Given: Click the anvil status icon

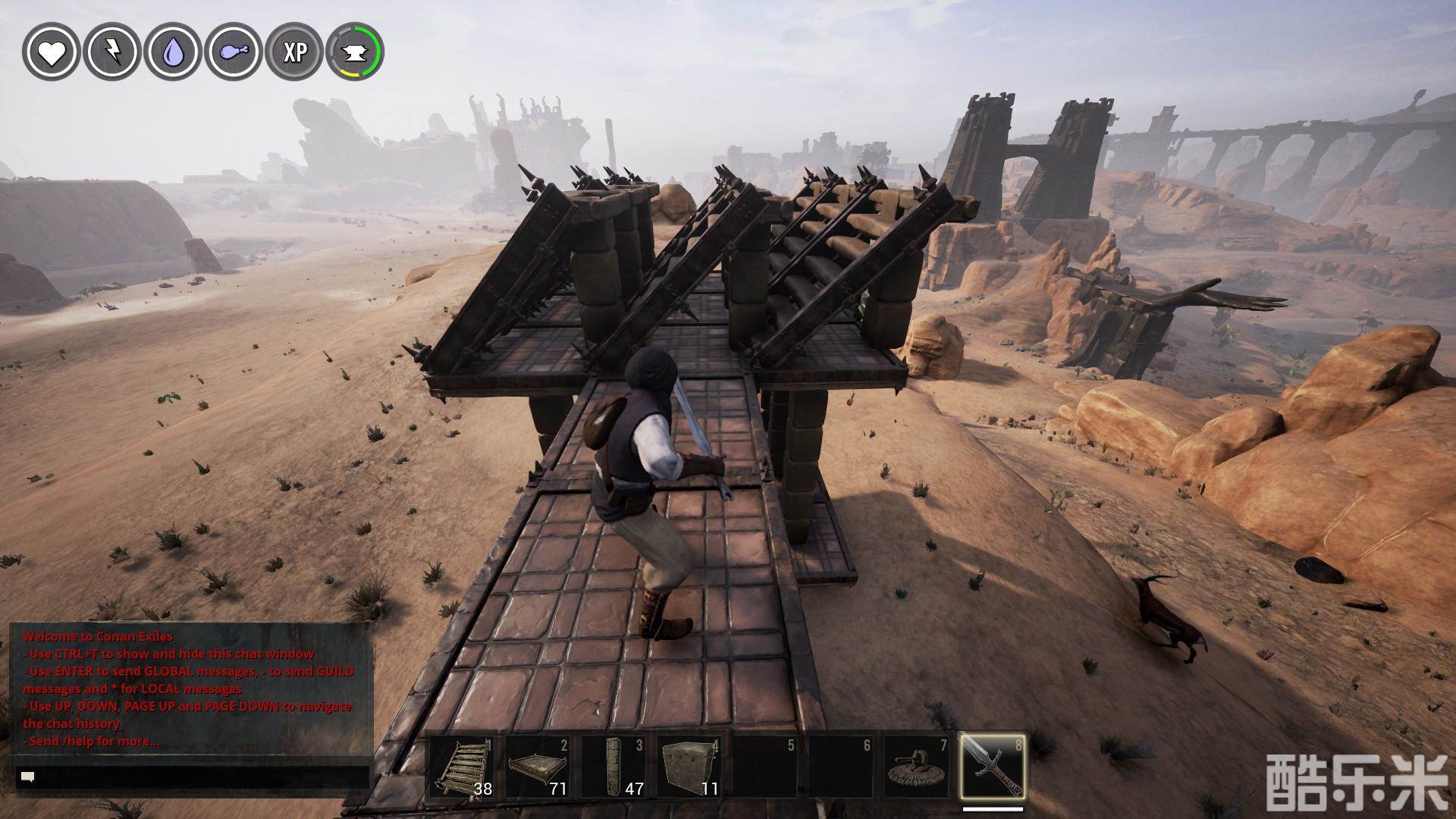Looking at the screenshot, I should 355,52.
